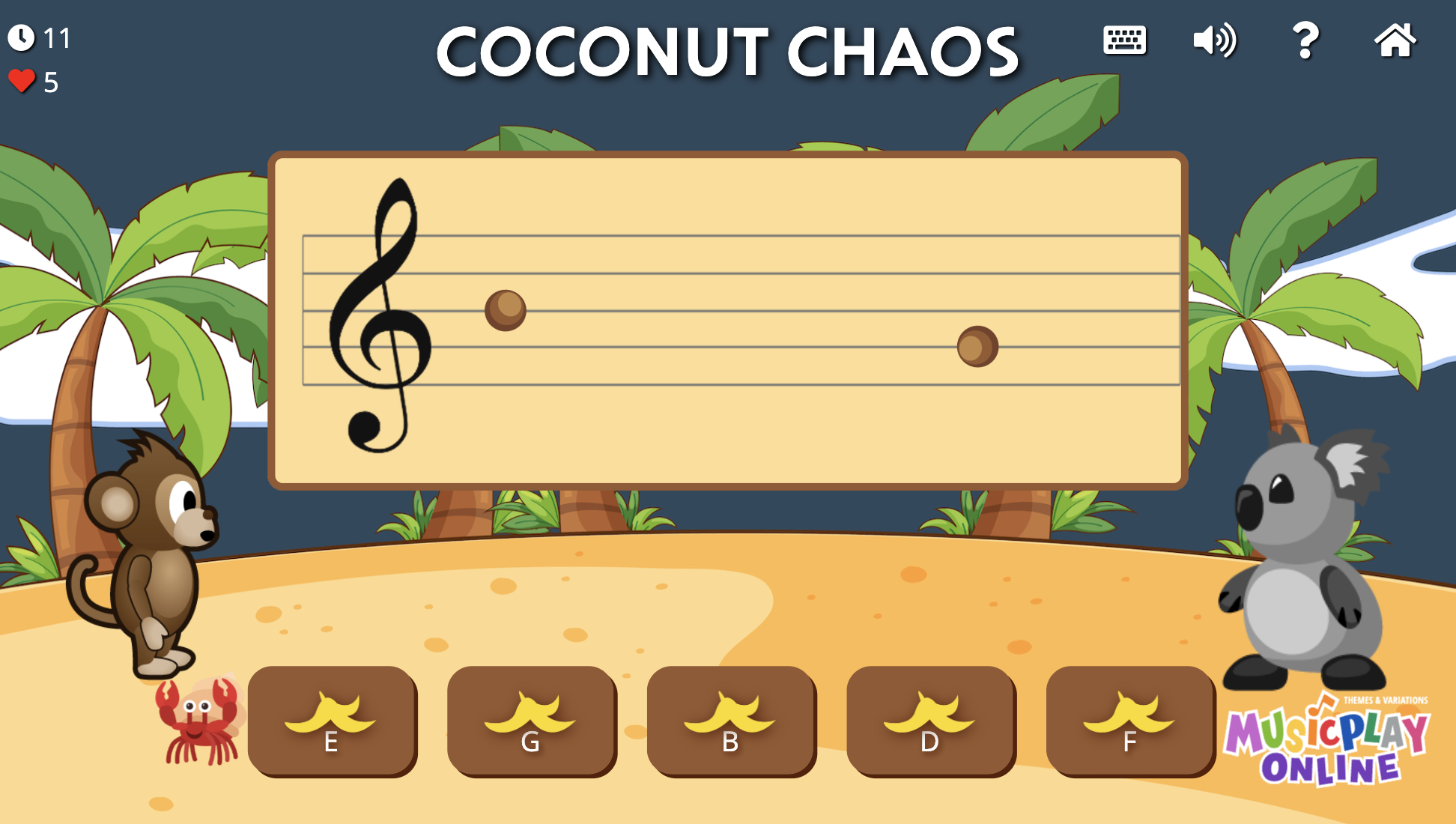Click the clock timer icon
The image size is (1456, 824).
click(x=22, y=36)
